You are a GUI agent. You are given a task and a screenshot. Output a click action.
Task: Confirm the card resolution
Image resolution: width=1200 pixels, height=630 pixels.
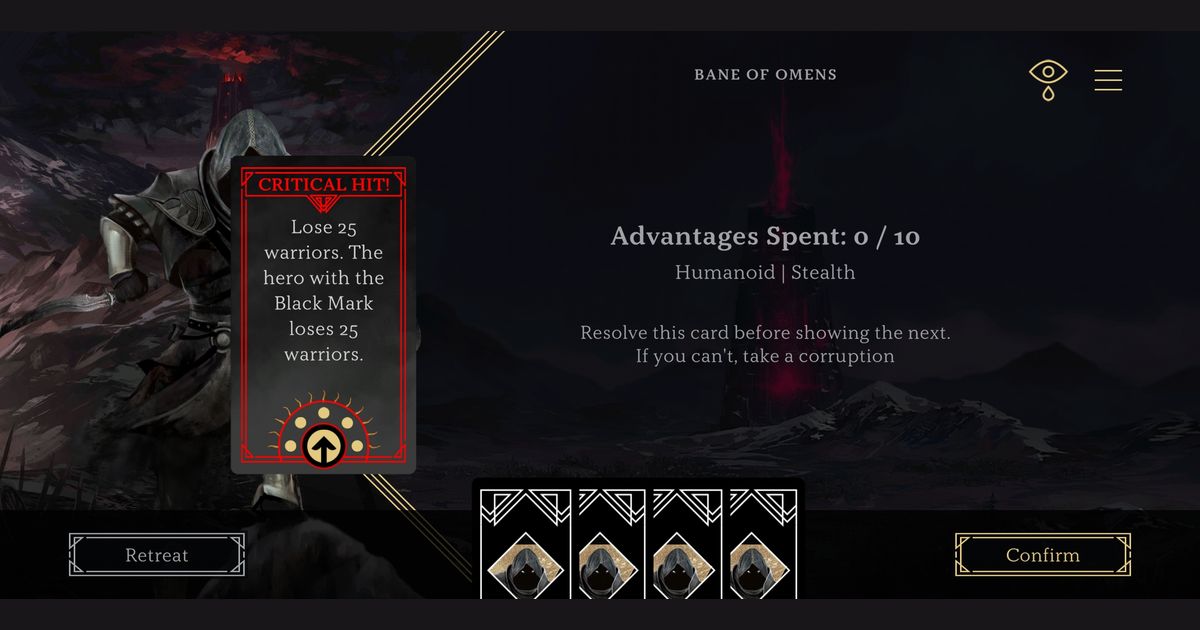pos(1042,555)
